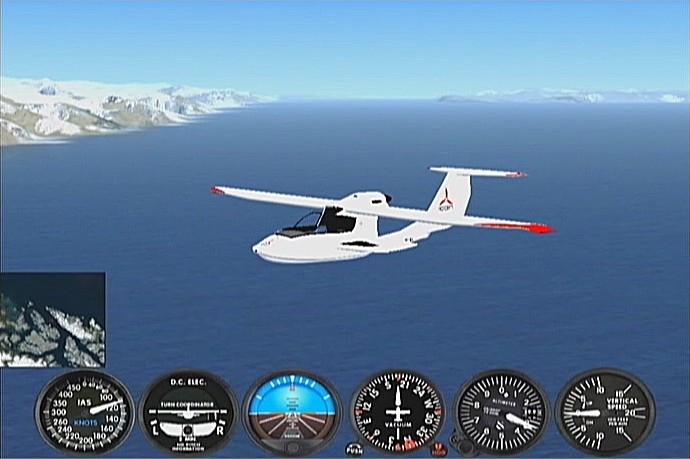690x459 pixels.
Task: Select the vertical speed indicator
Action: (x=604, y=411)
